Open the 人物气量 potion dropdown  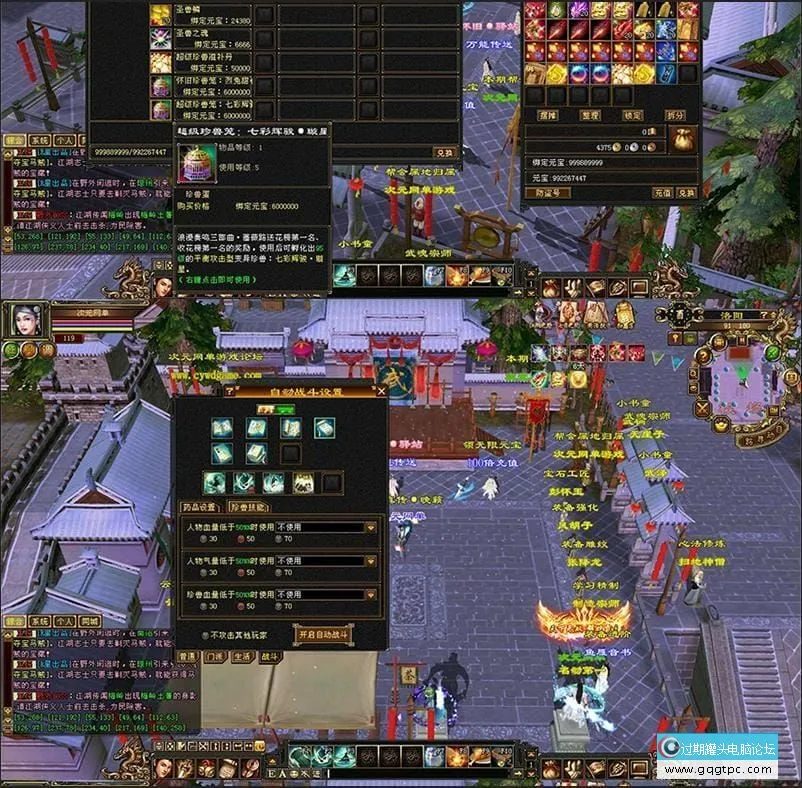371,561
